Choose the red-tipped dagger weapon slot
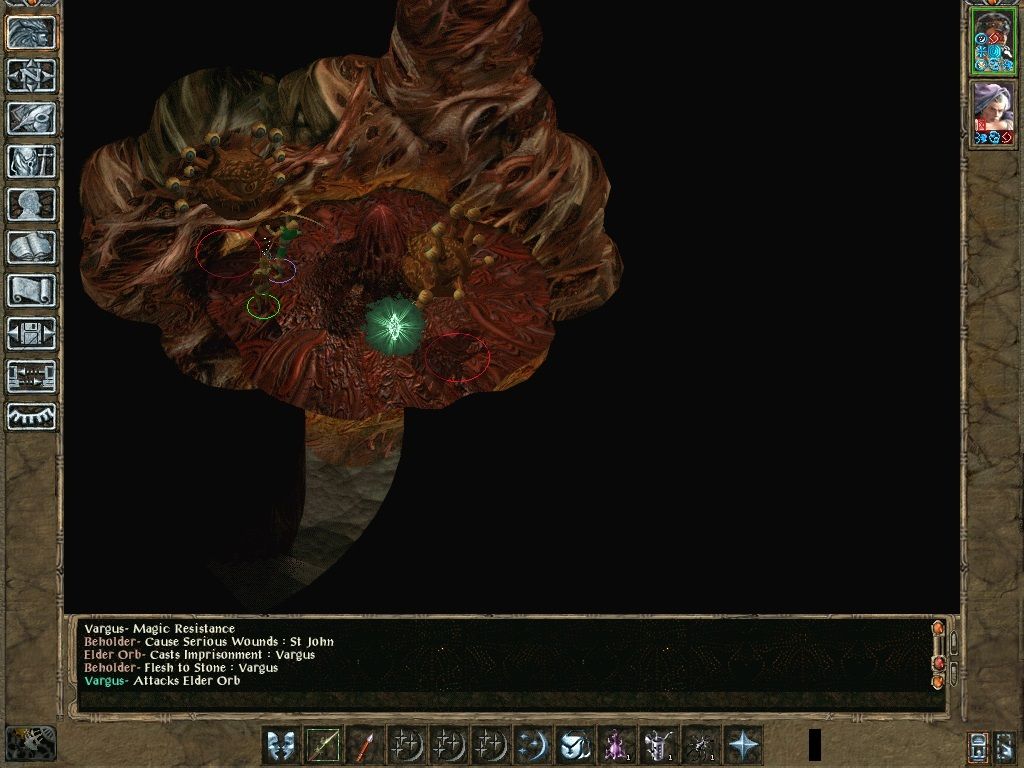This screenshot has width=1024, height=768. pos(365,745)
